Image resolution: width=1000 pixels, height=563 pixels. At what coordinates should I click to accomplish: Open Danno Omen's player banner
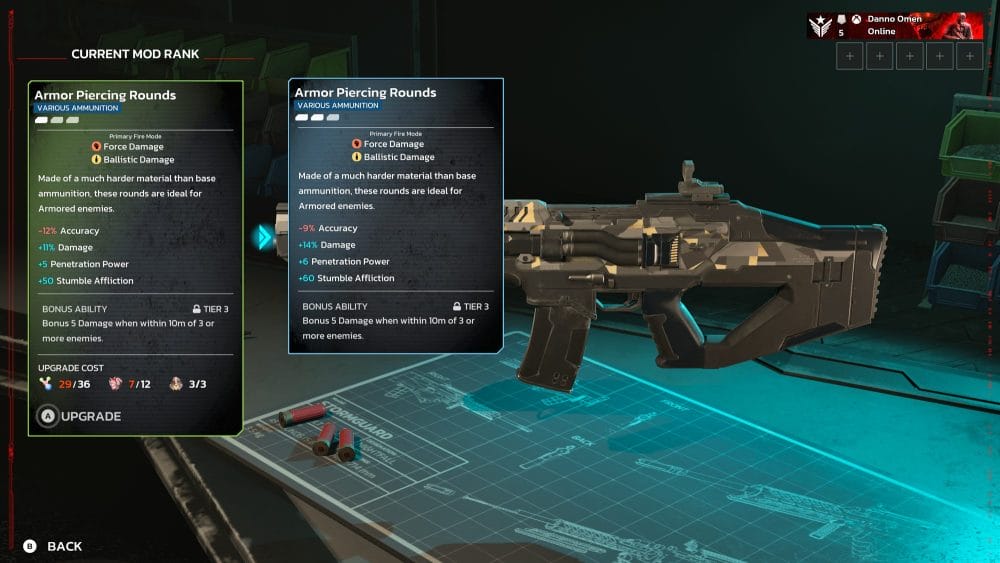[895, 25]
